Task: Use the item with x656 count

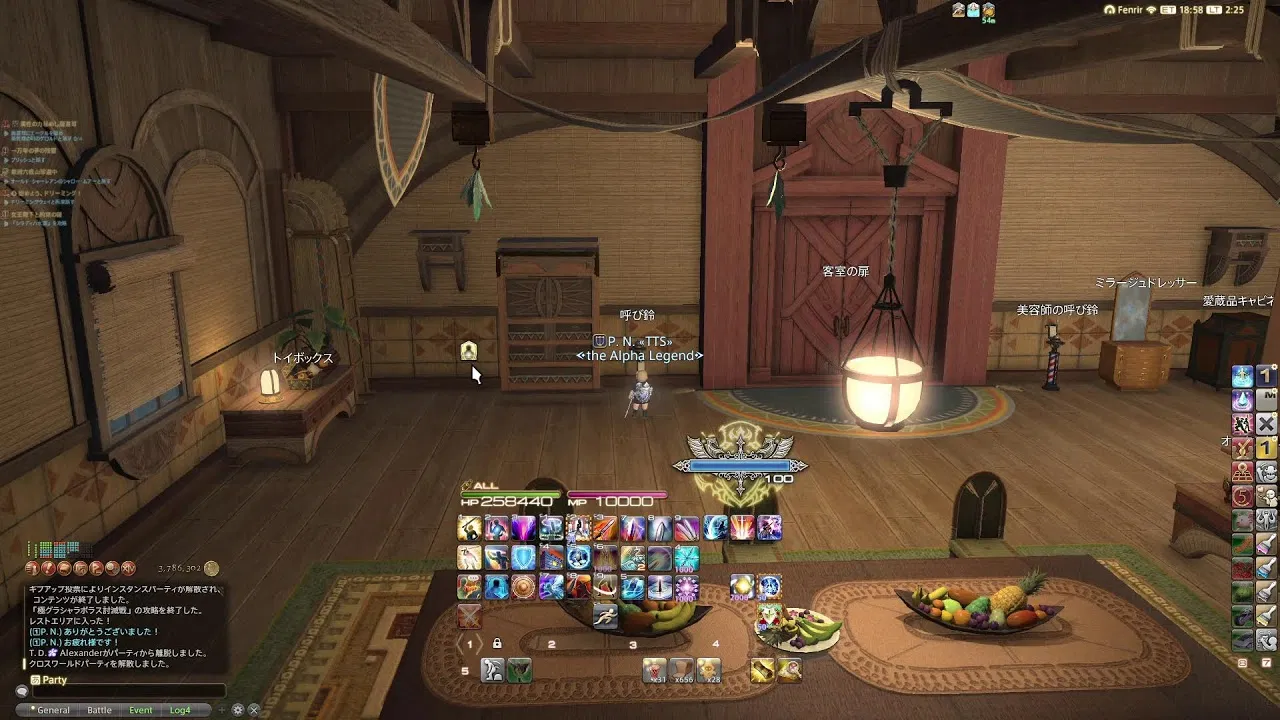Action: 682,670
